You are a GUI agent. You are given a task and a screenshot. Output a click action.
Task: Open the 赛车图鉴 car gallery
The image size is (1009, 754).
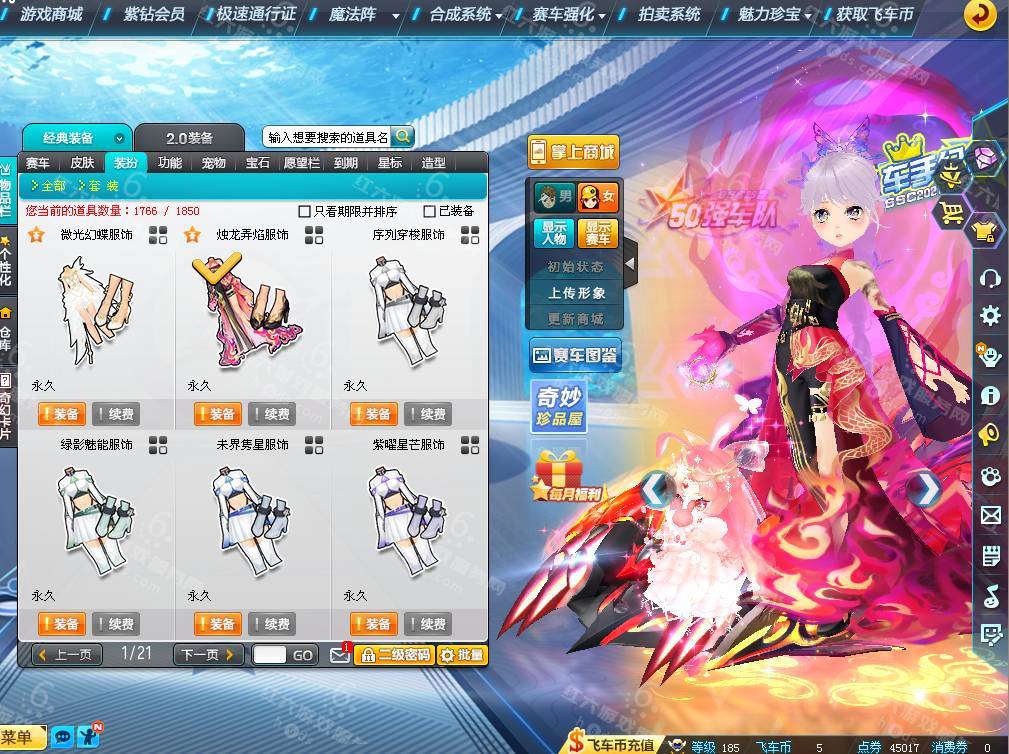[574, 355]
